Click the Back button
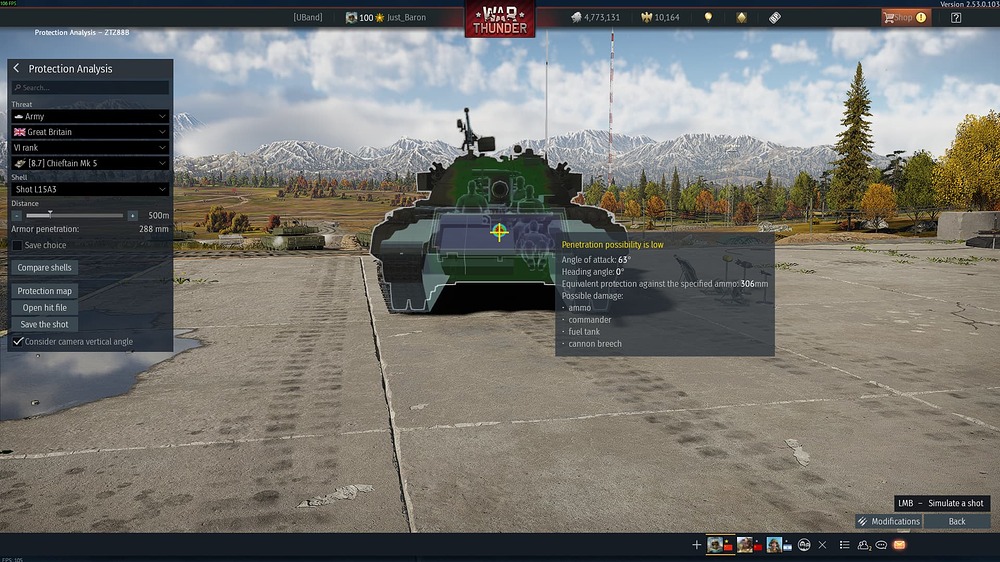 [x=957, y=521]
